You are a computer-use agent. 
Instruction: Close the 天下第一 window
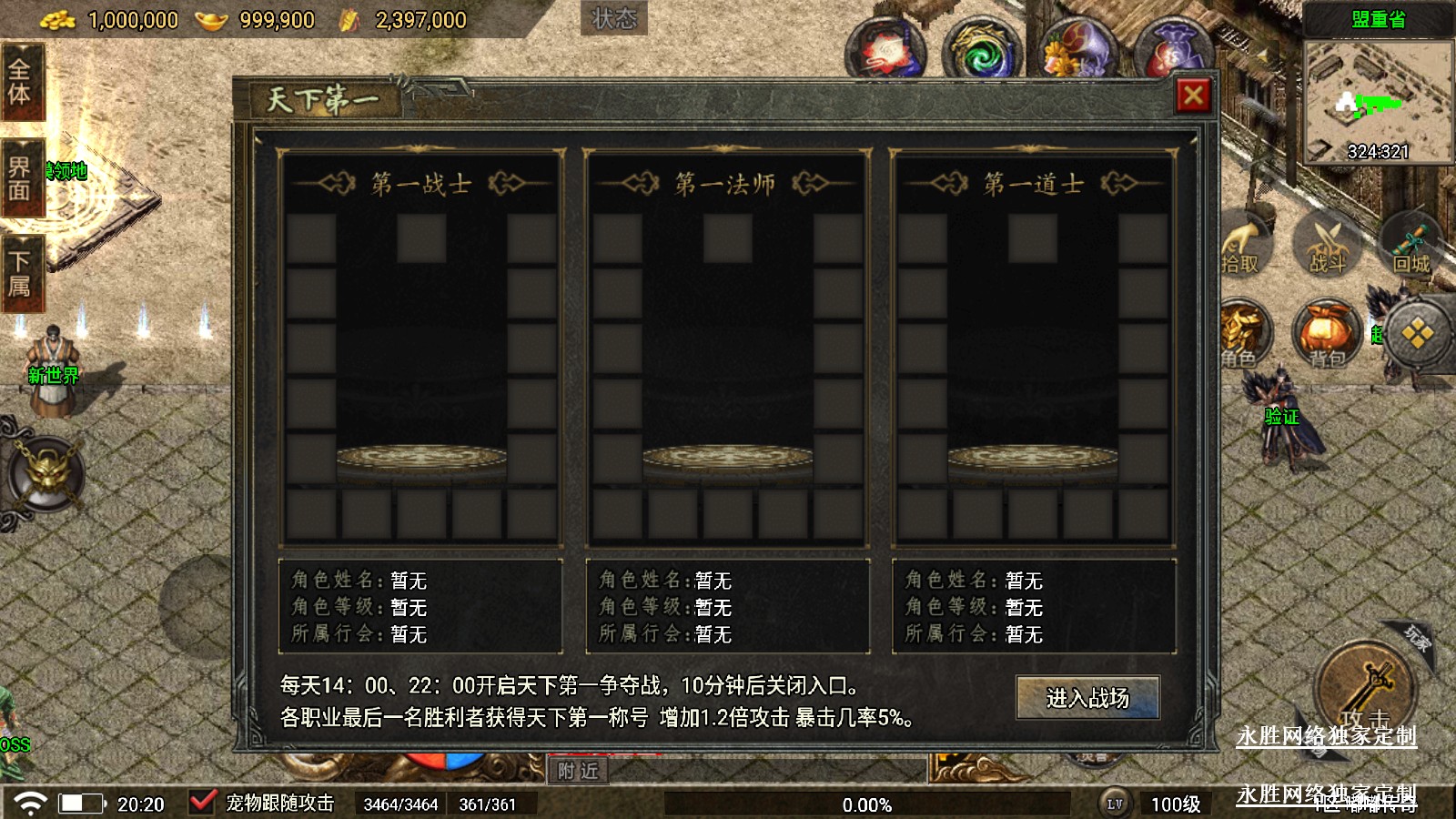tap(1193, 96)
